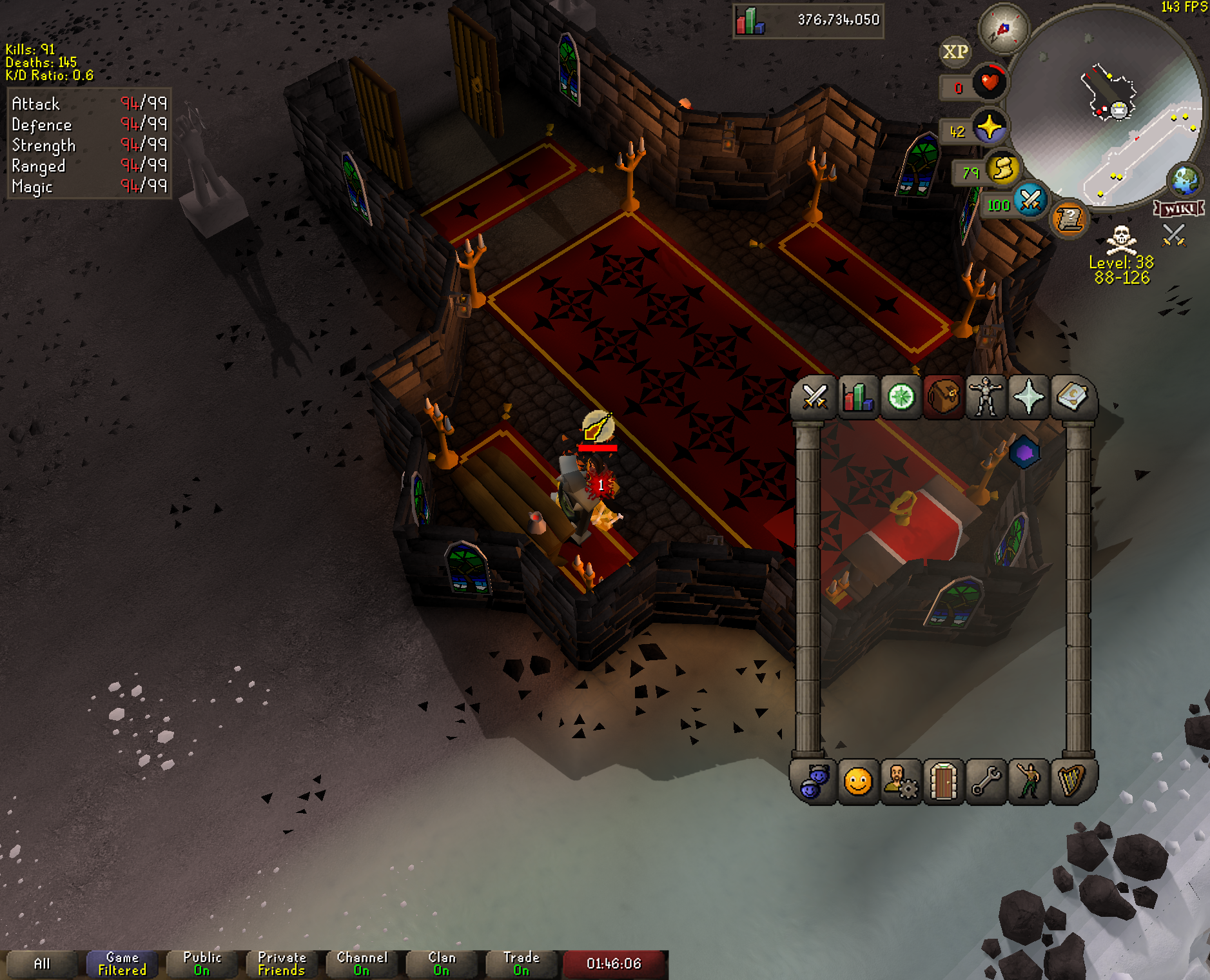This screenshot has width=1210, height=980.
Task: Activate quick prayers via the prayer orb
Action: 989,127
